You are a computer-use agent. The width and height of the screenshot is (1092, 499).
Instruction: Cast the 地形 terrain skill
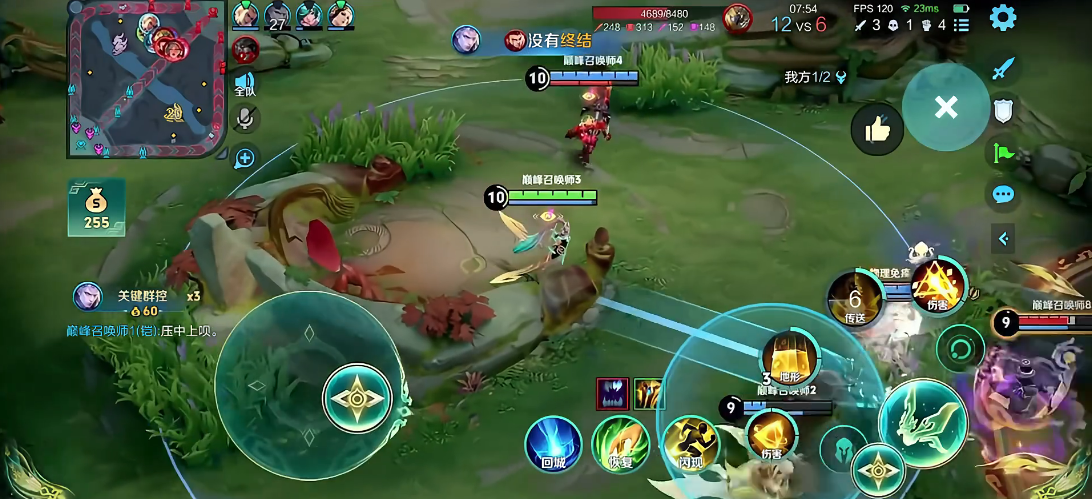(x=789, y=358)
